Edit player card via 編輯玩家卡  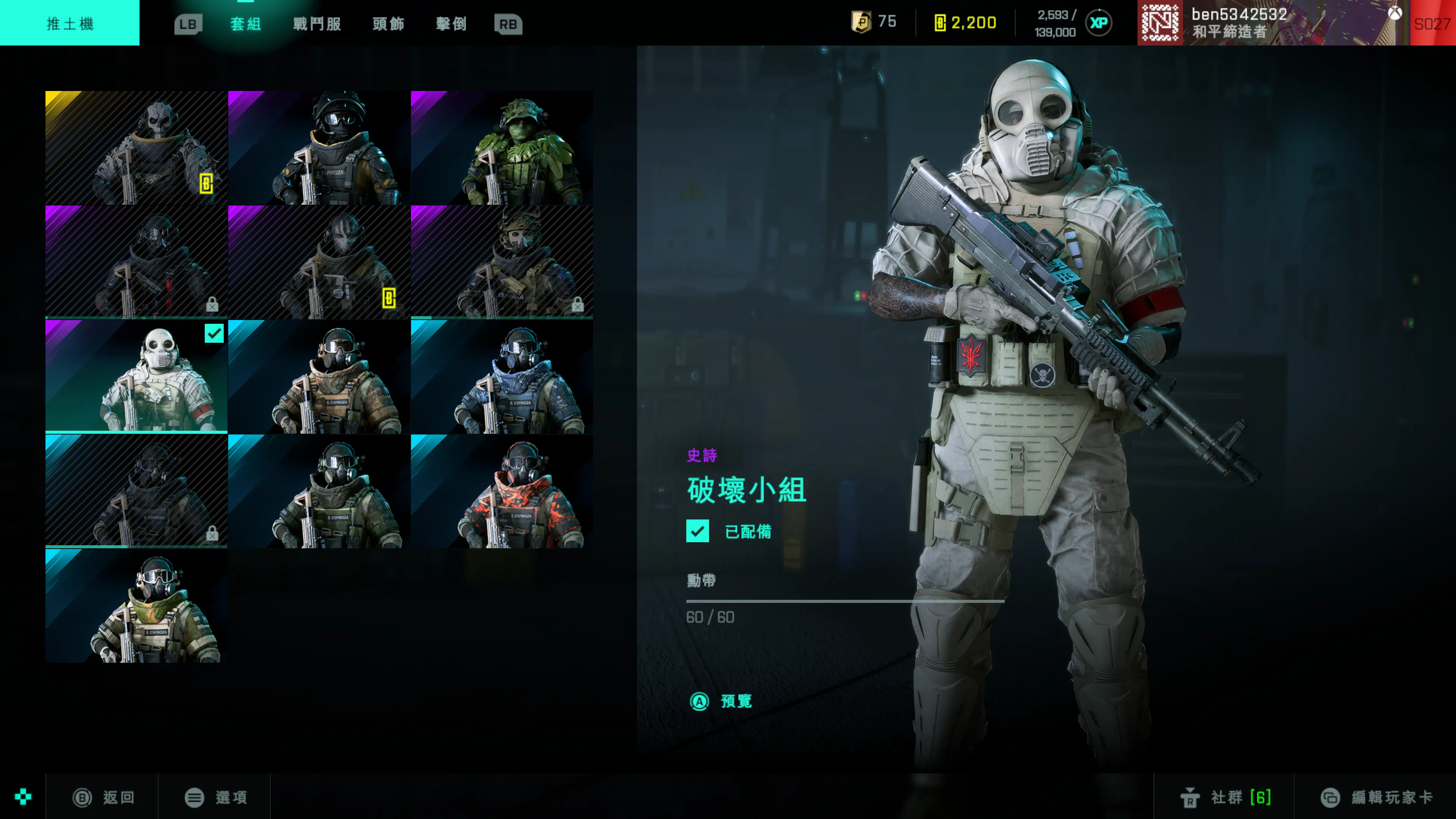coord(1377,797)
